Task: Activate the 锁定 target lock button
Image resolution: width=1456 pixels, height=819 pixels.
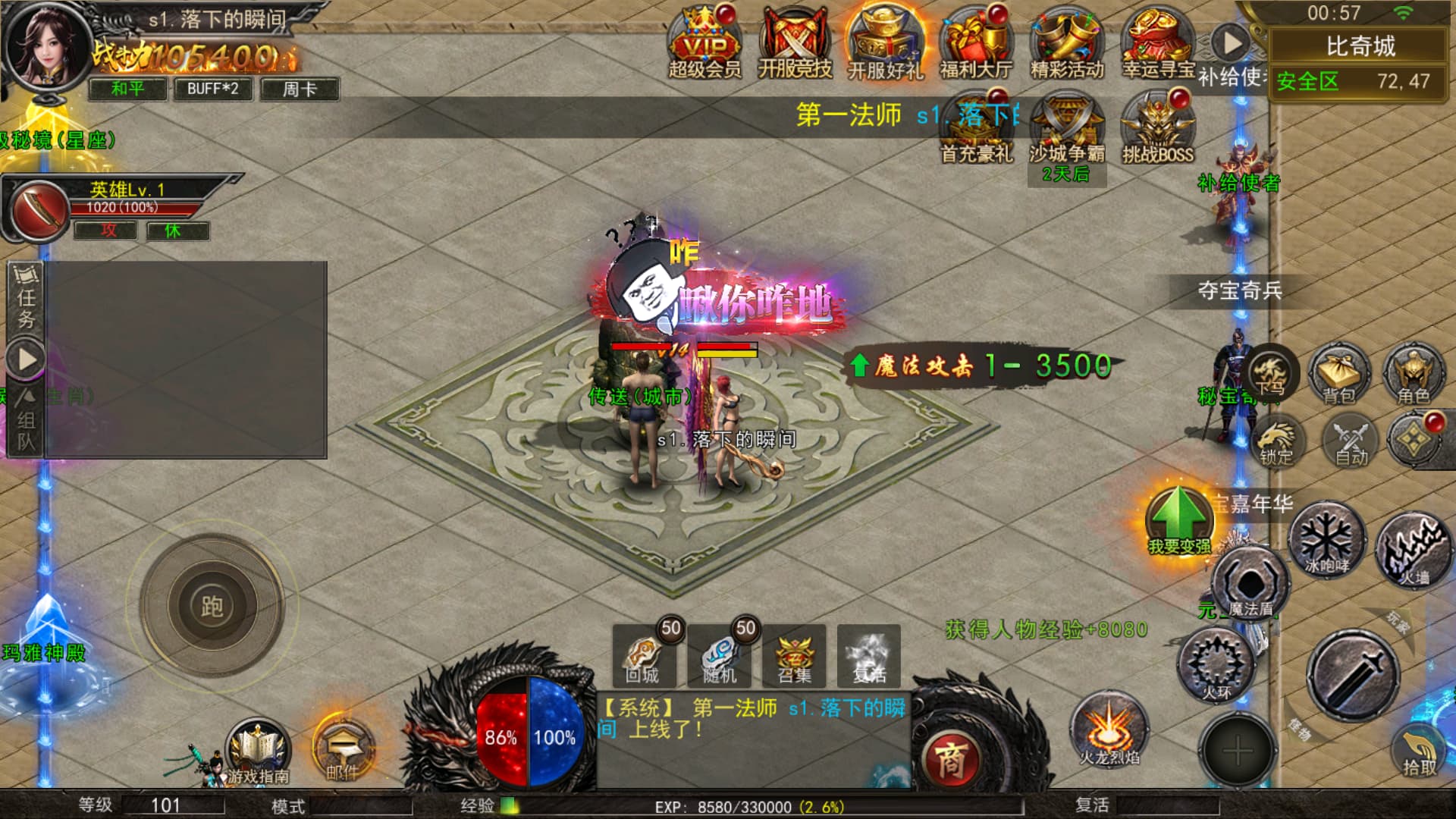Action: coord(1276,440)
